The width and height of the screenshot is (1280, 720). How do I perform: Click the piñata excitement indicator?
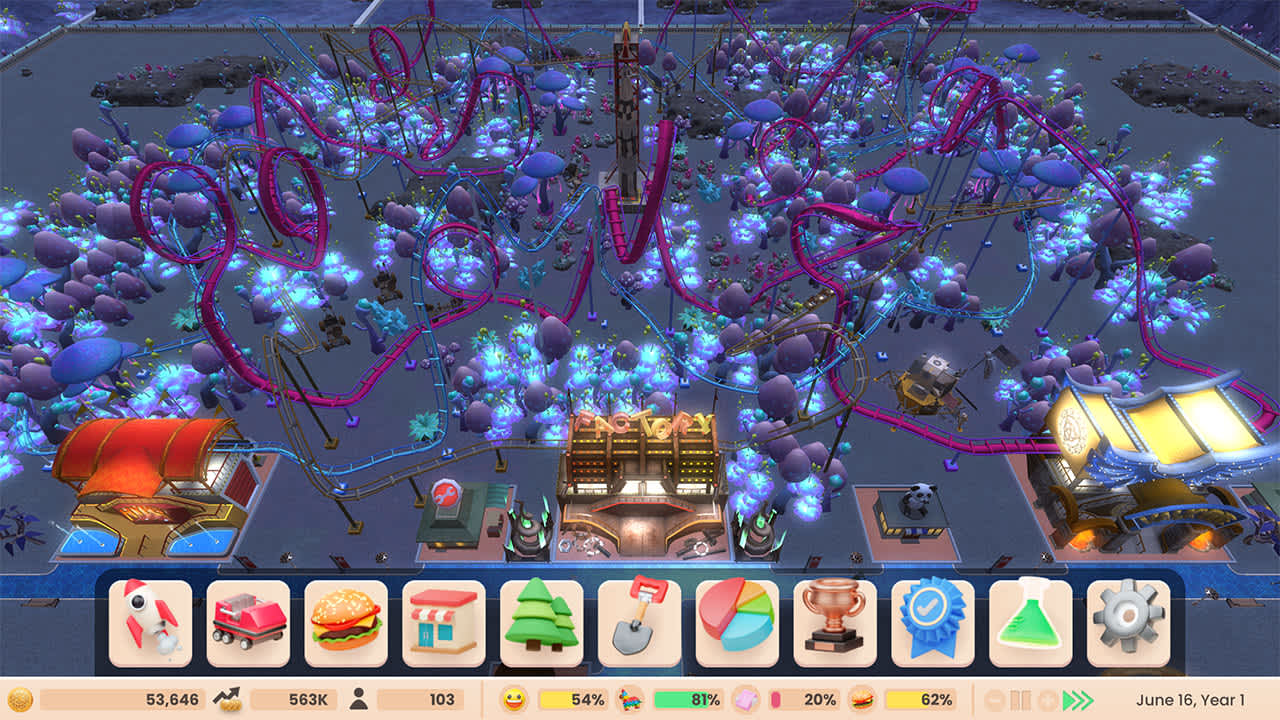(630, 698)
